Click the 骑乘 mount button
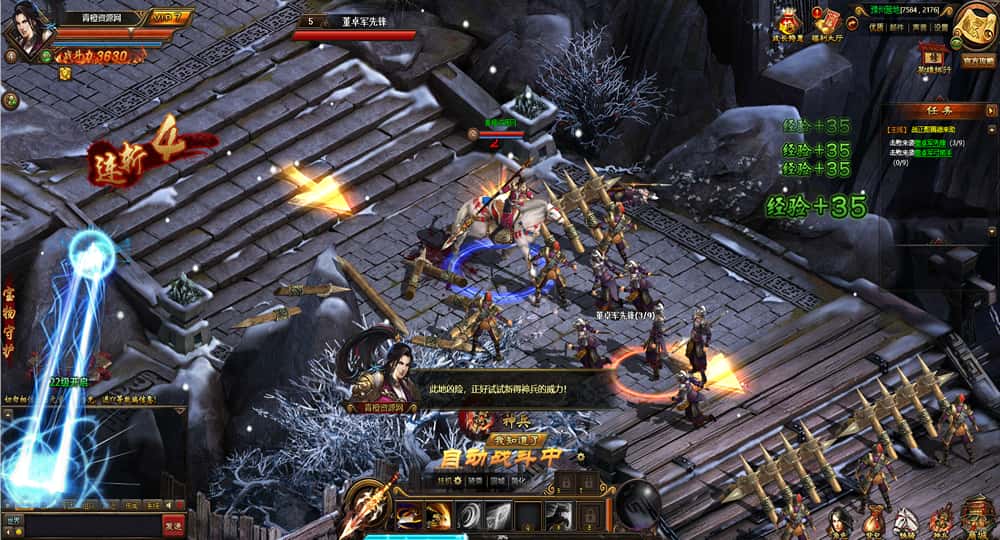 tap(474, 481)
